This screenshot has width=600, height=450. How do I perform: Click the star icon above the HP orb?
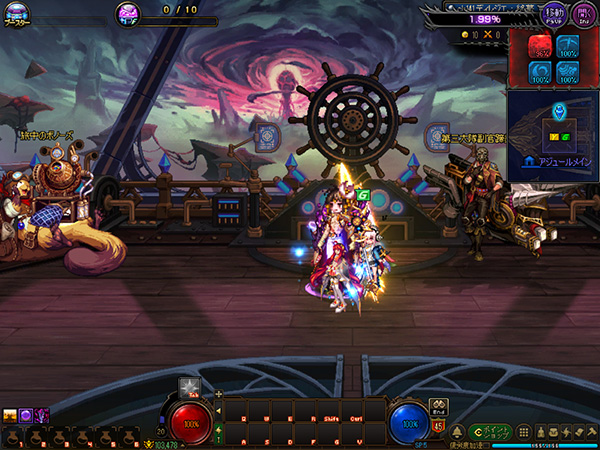coord(186,387)
